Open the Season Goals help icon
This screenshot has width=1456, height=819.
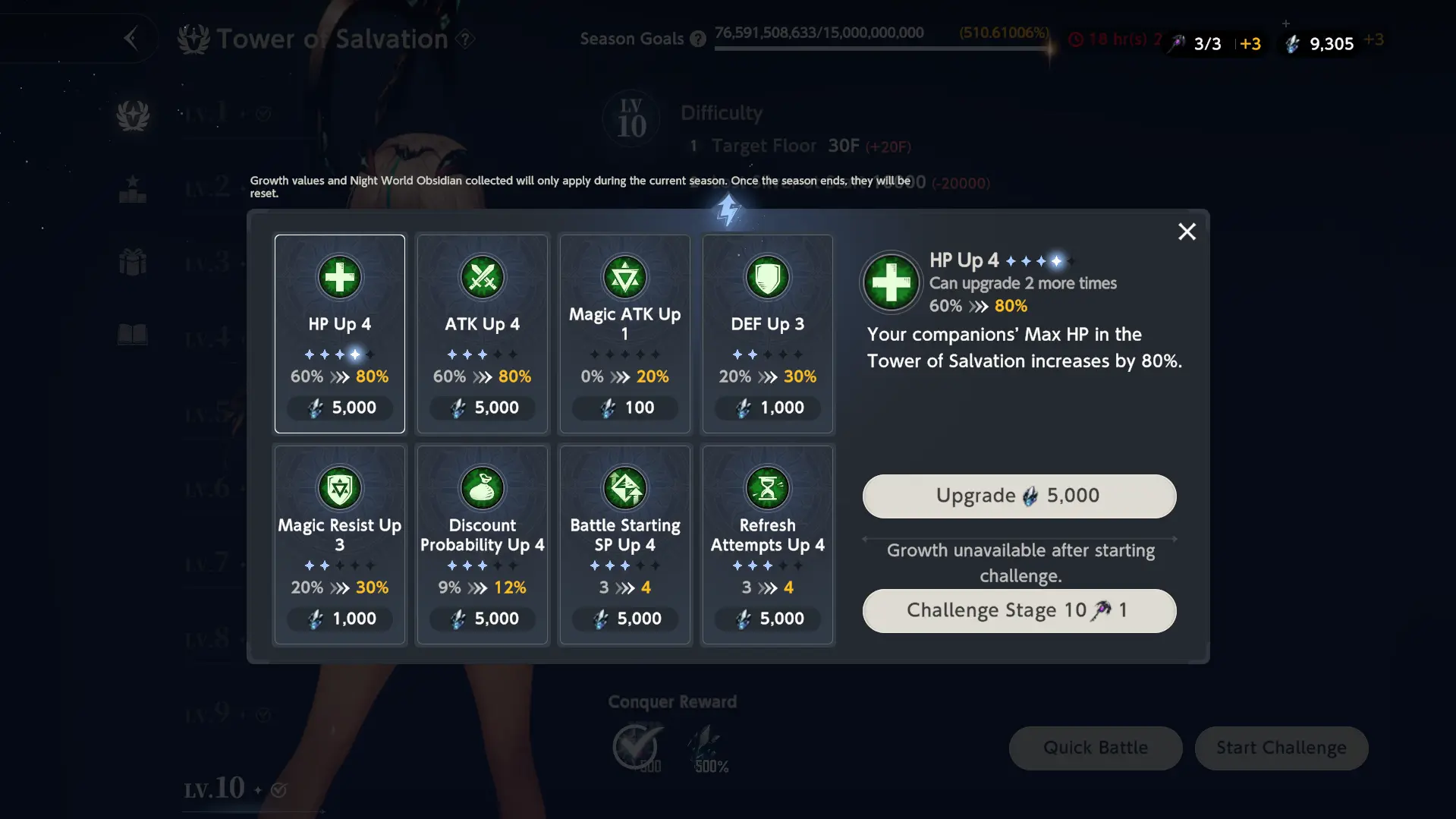click(698, 39)
